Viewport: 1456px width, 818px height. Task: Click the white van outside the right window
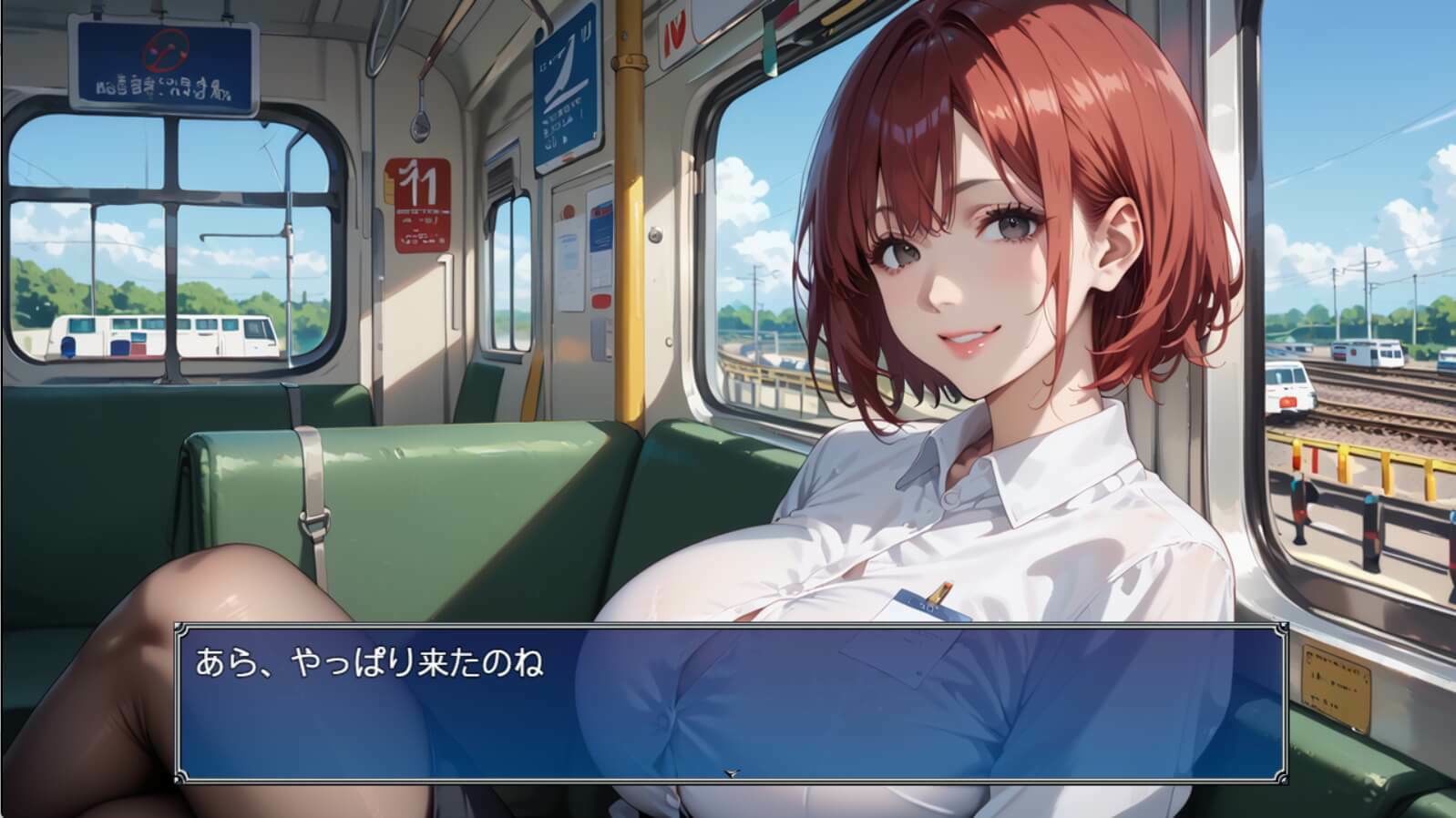pos(1289,387)
